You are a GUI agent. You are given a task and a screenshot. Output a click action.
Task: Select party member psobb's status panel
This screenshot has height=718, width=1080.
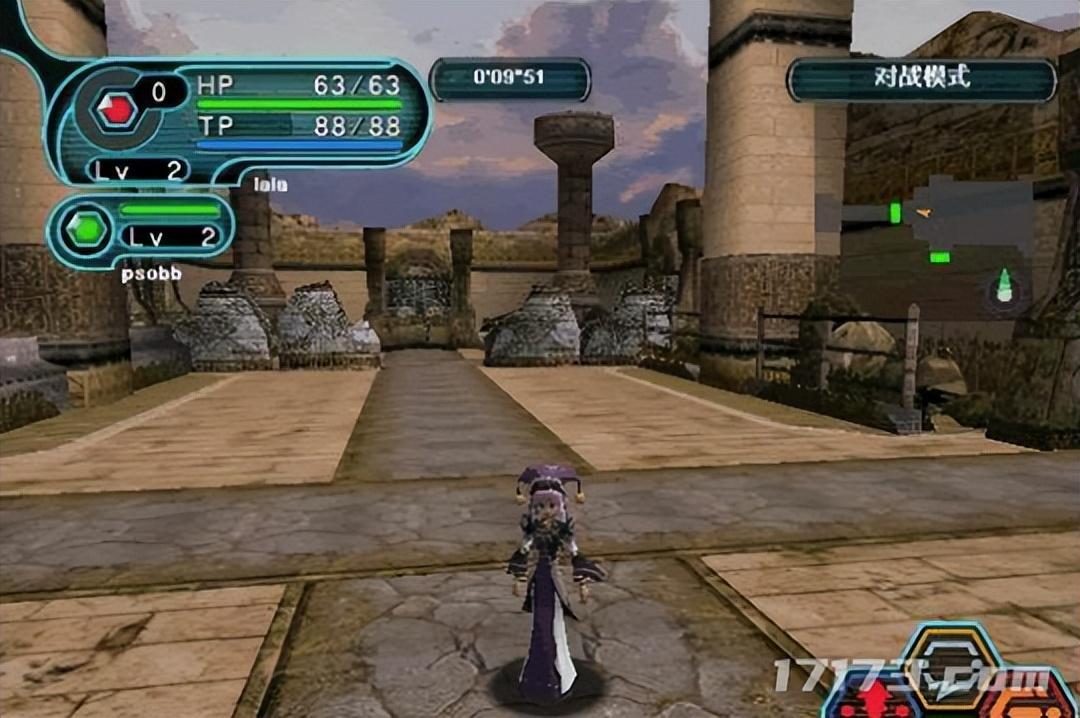pos(142,229)
